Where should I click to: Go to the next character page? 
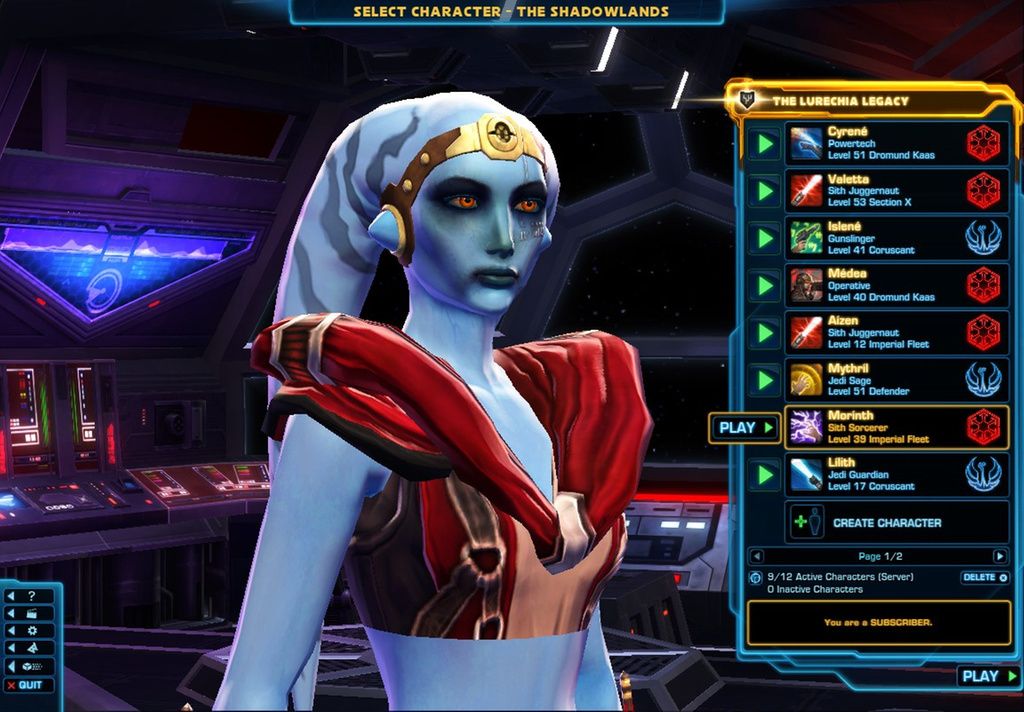[999, 556]
